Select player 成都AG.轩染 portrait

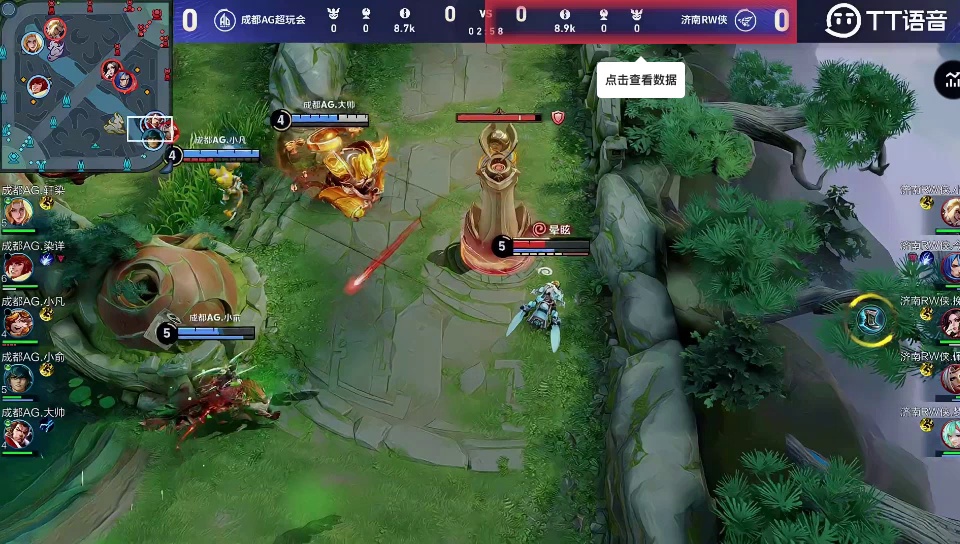[18, 211]
